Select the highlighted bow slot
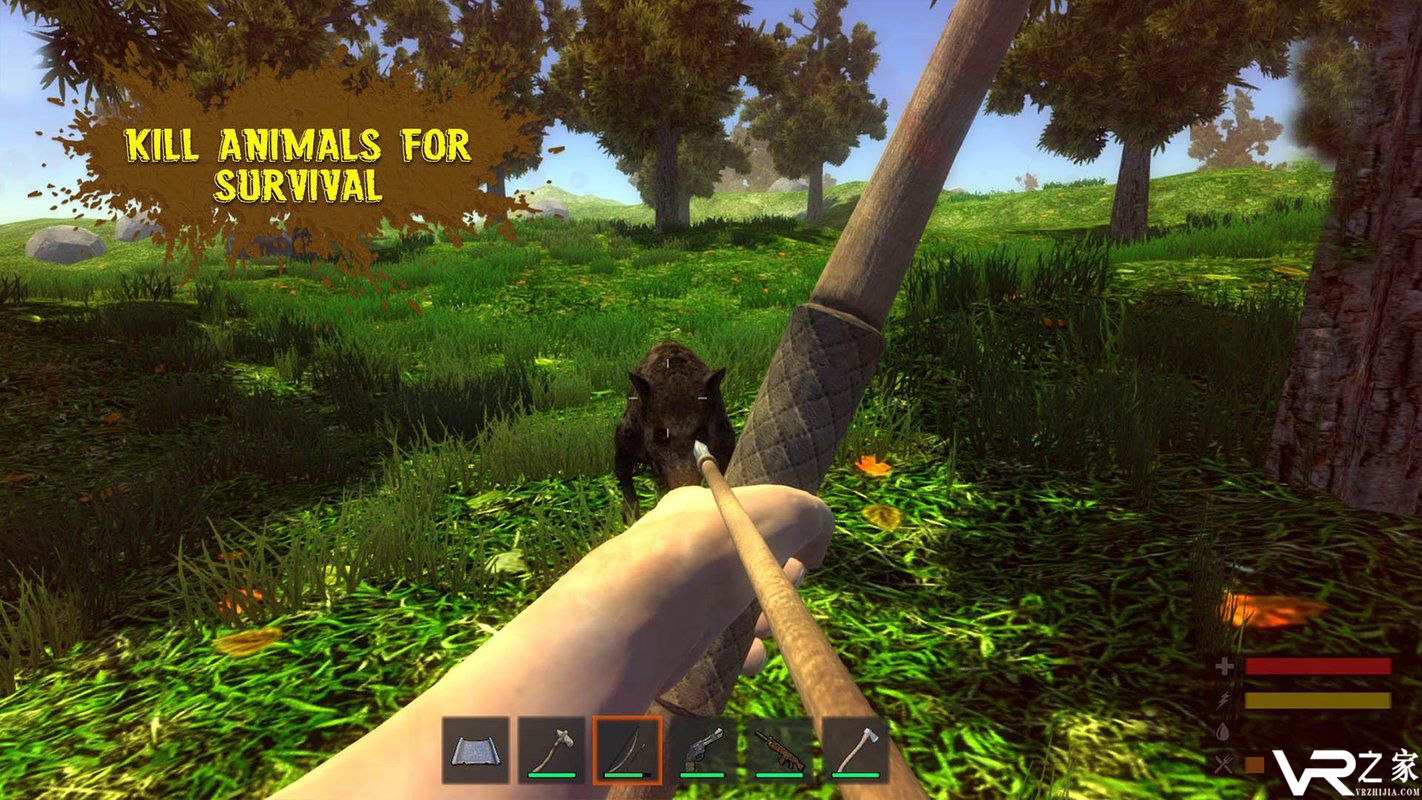This screenshot has height=800, width=1422. (627, 750)
